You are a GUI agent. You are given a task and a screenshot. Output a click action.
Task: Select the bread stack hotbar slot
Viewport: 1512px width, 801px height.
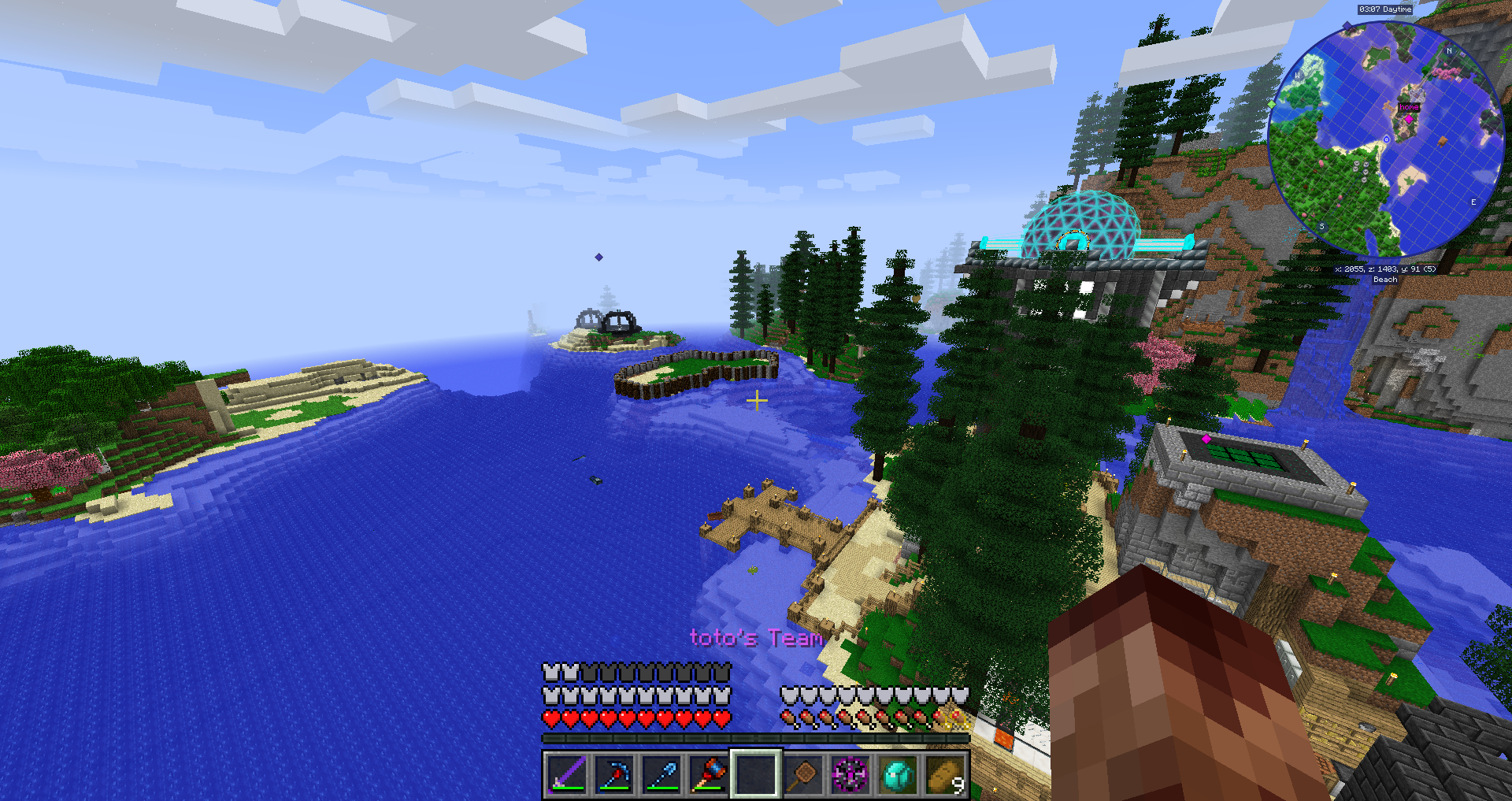945,774
